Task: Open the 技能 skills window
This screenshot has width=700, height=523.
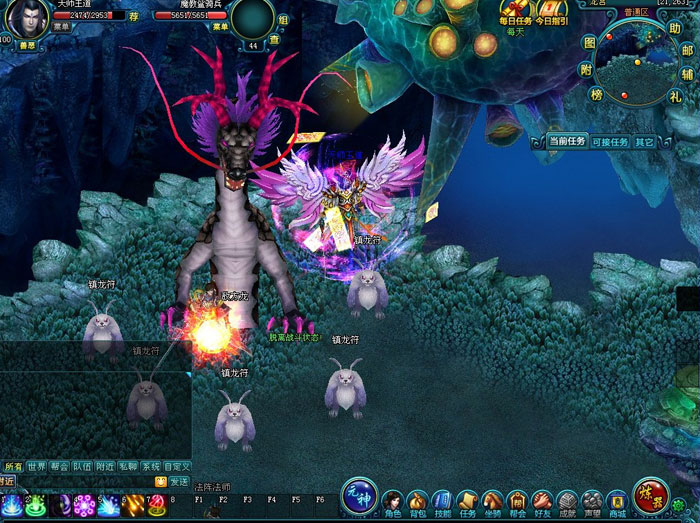Action: (x=443, y=501)
